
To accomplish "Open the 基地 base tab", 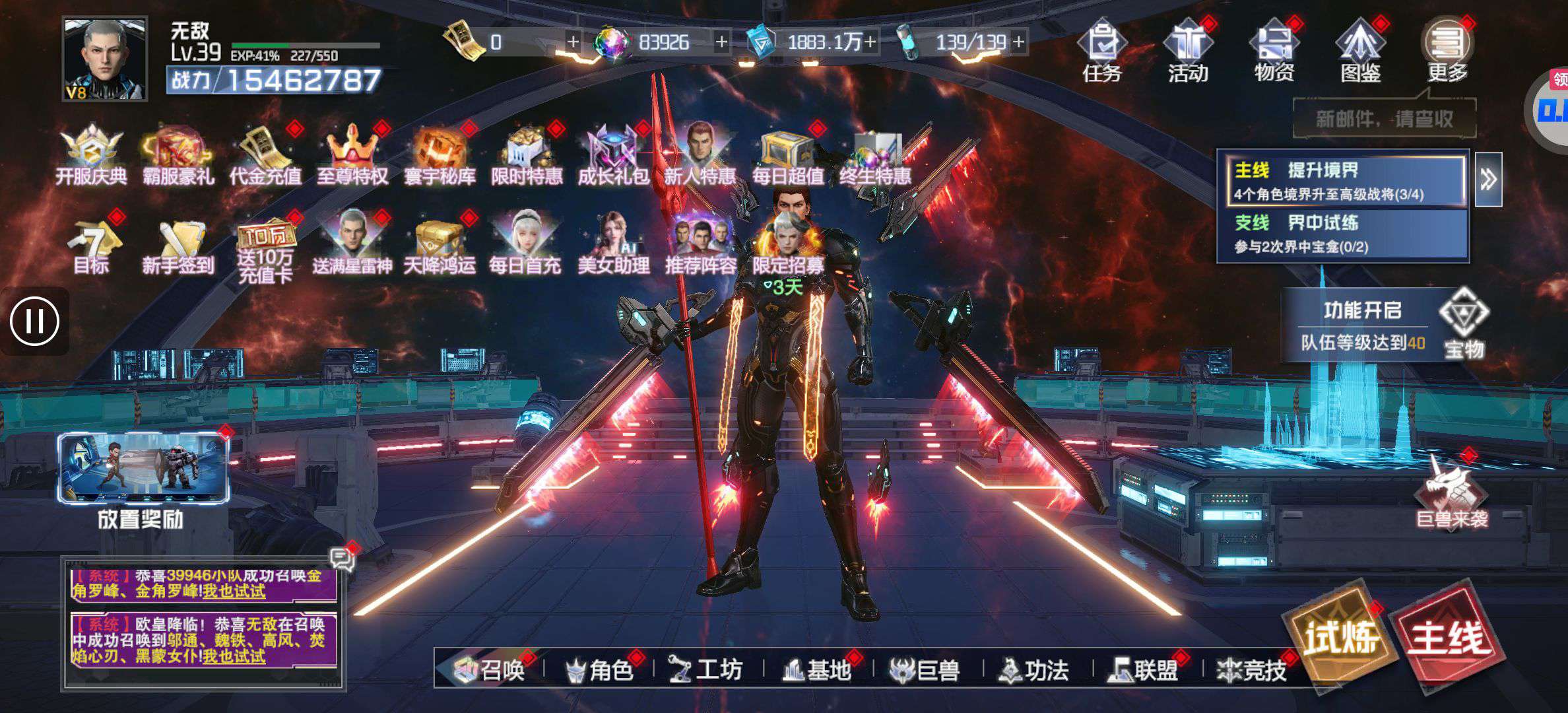I will point(817,670).
